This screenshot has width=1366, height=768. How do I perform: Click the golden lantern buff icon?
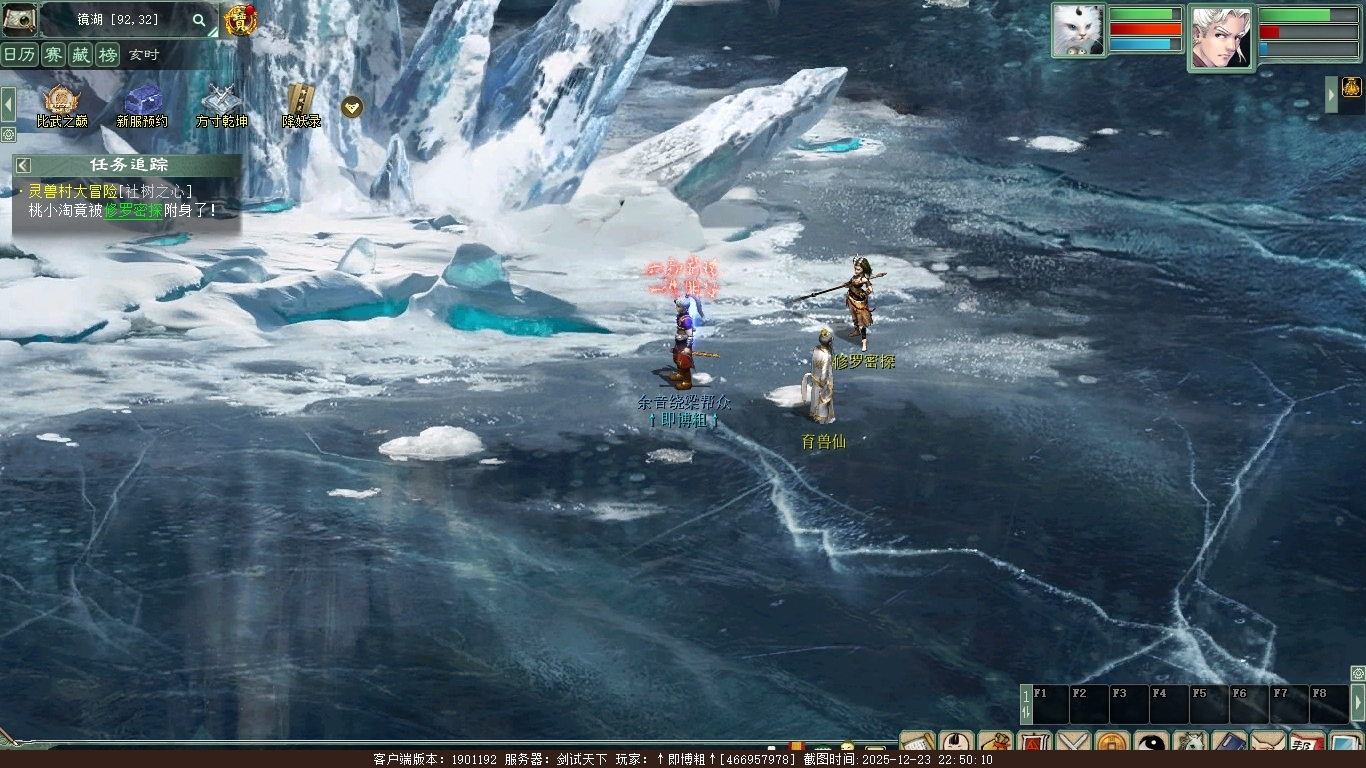click(x=1352, y=86)
